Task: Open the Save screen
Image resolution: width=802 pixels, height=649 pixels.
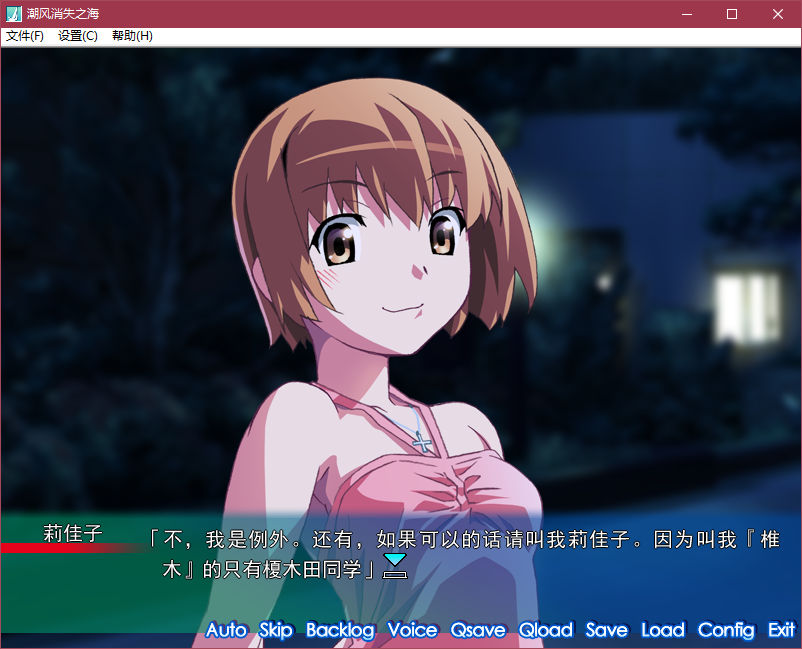Action: point(607,630)
